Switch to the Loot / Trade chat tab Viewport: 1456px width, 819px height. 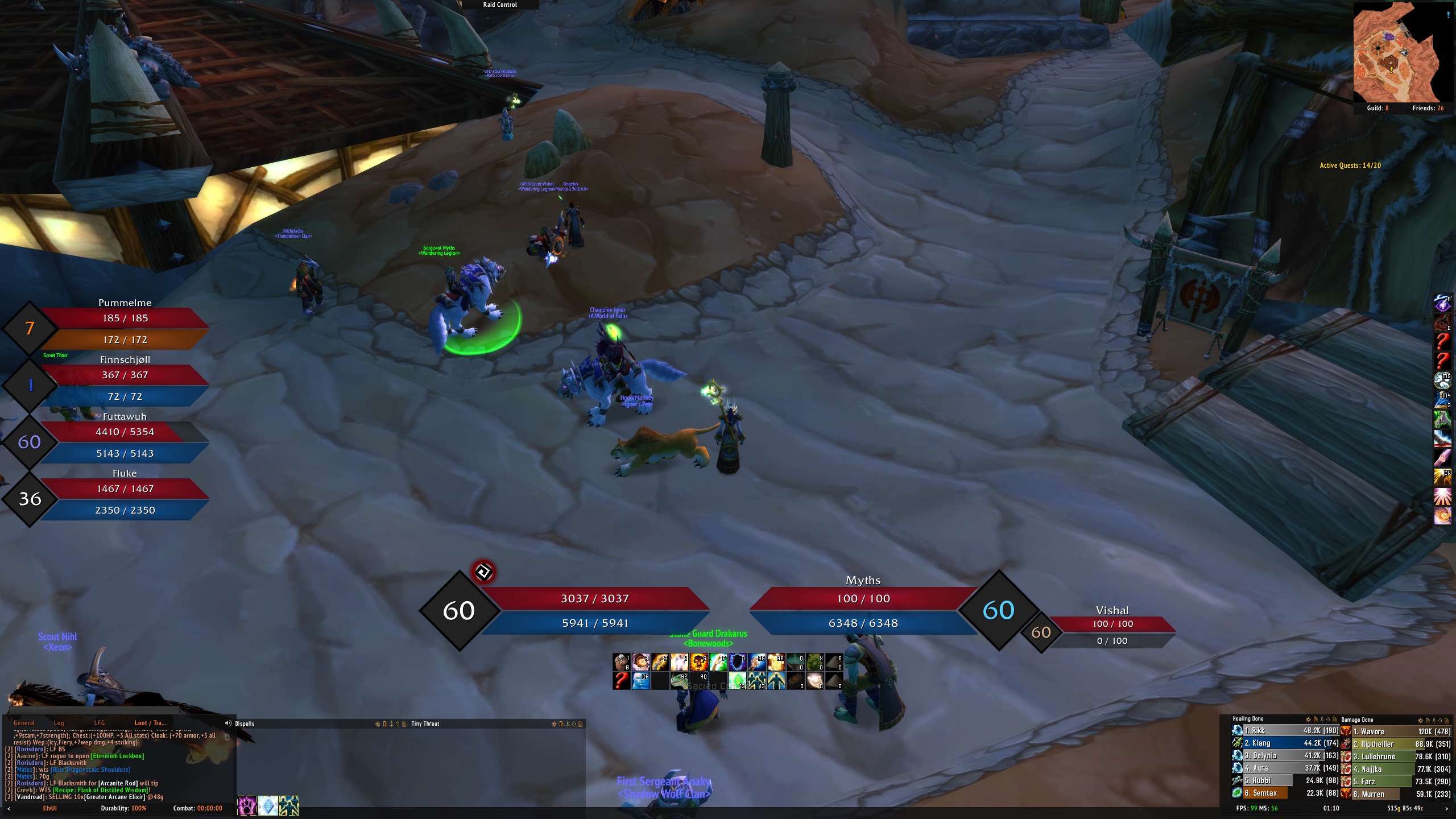click(x=150, y=723)
